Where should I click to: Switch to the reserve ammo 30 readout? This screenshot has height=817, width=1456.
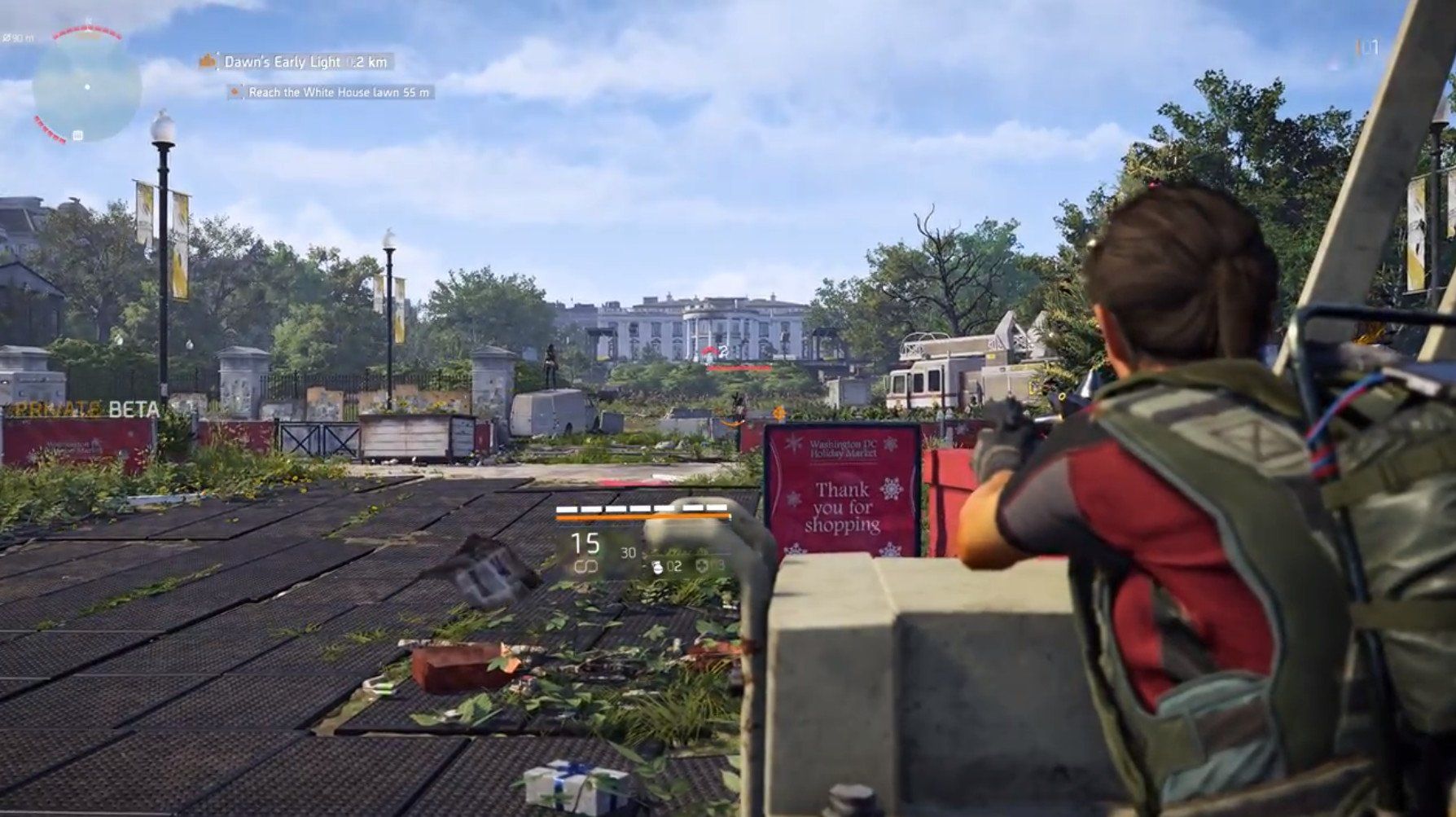pos(629,552)
